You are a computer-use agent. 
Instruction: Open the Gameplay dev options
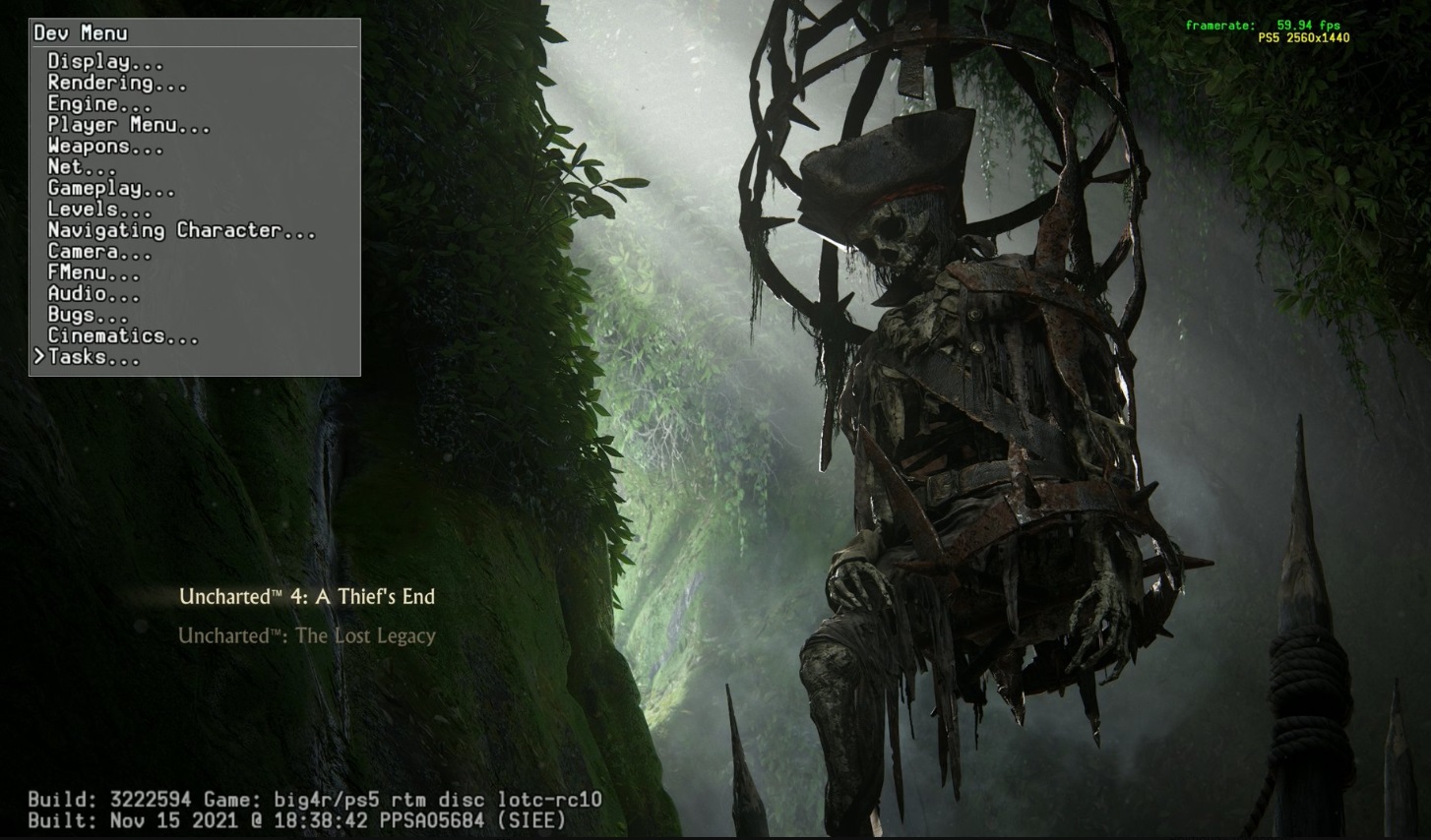111,189
